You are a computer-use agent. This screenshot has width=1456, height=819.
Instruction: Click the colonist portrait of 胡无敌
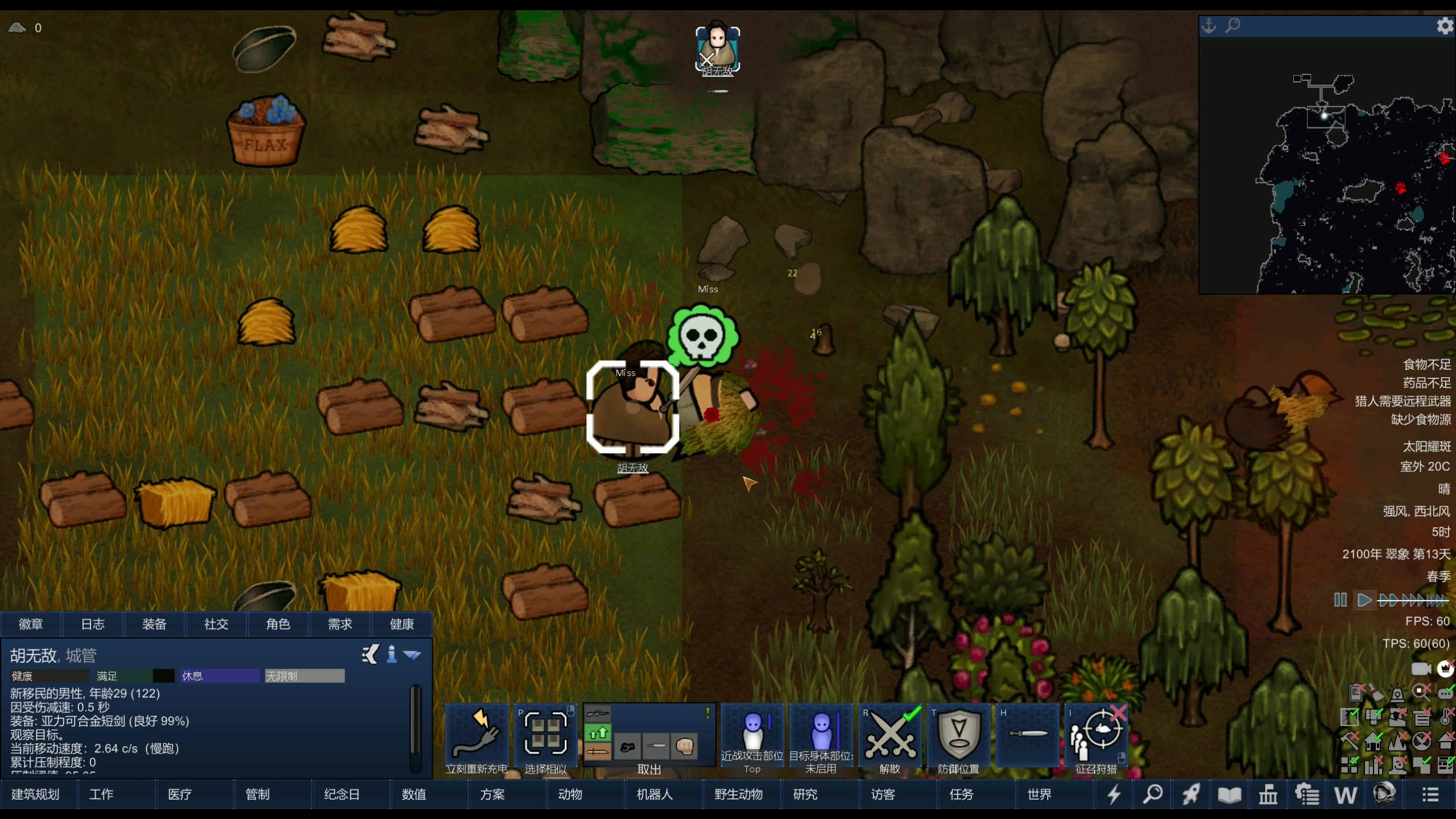(717, 48)
